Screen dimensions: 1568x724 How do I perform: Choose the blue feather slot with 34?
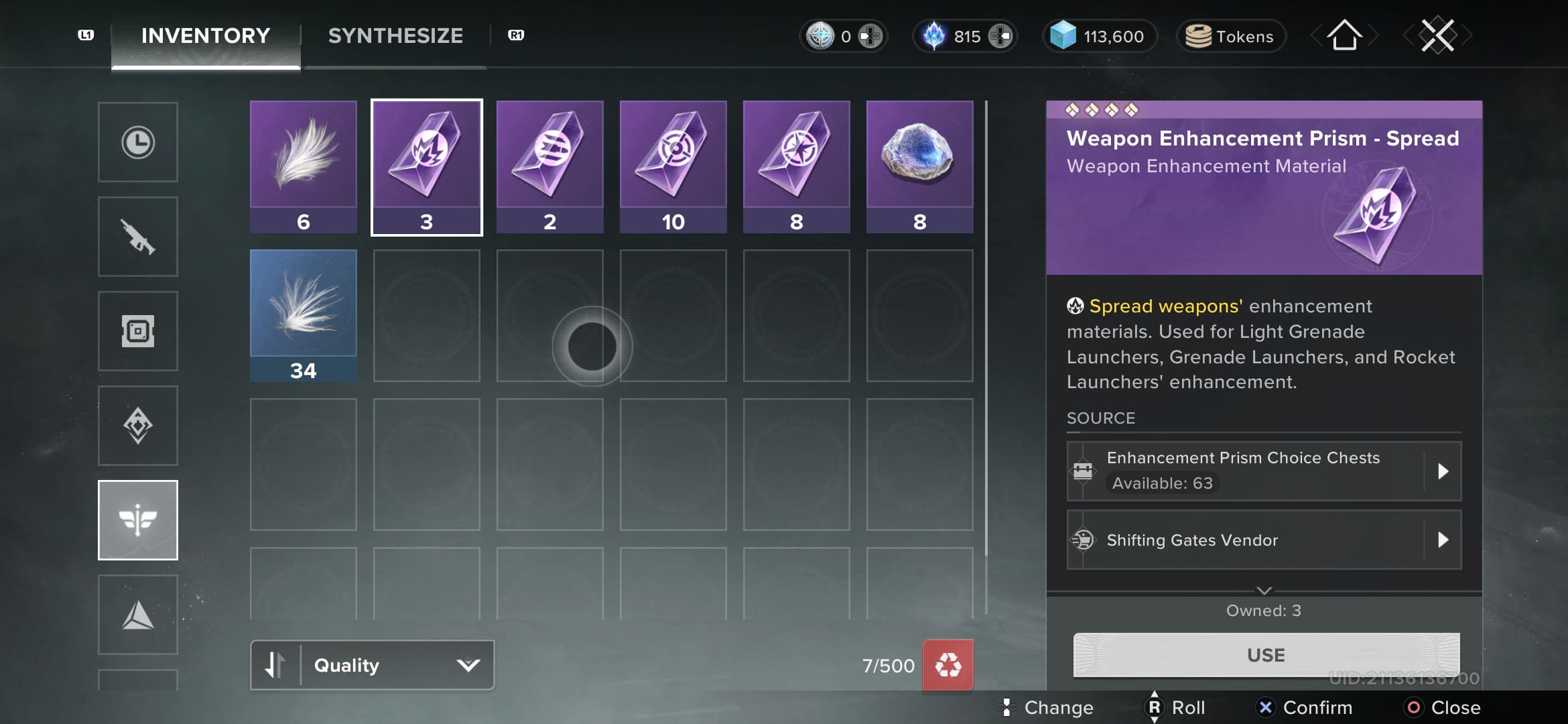[x=304, y=315]
